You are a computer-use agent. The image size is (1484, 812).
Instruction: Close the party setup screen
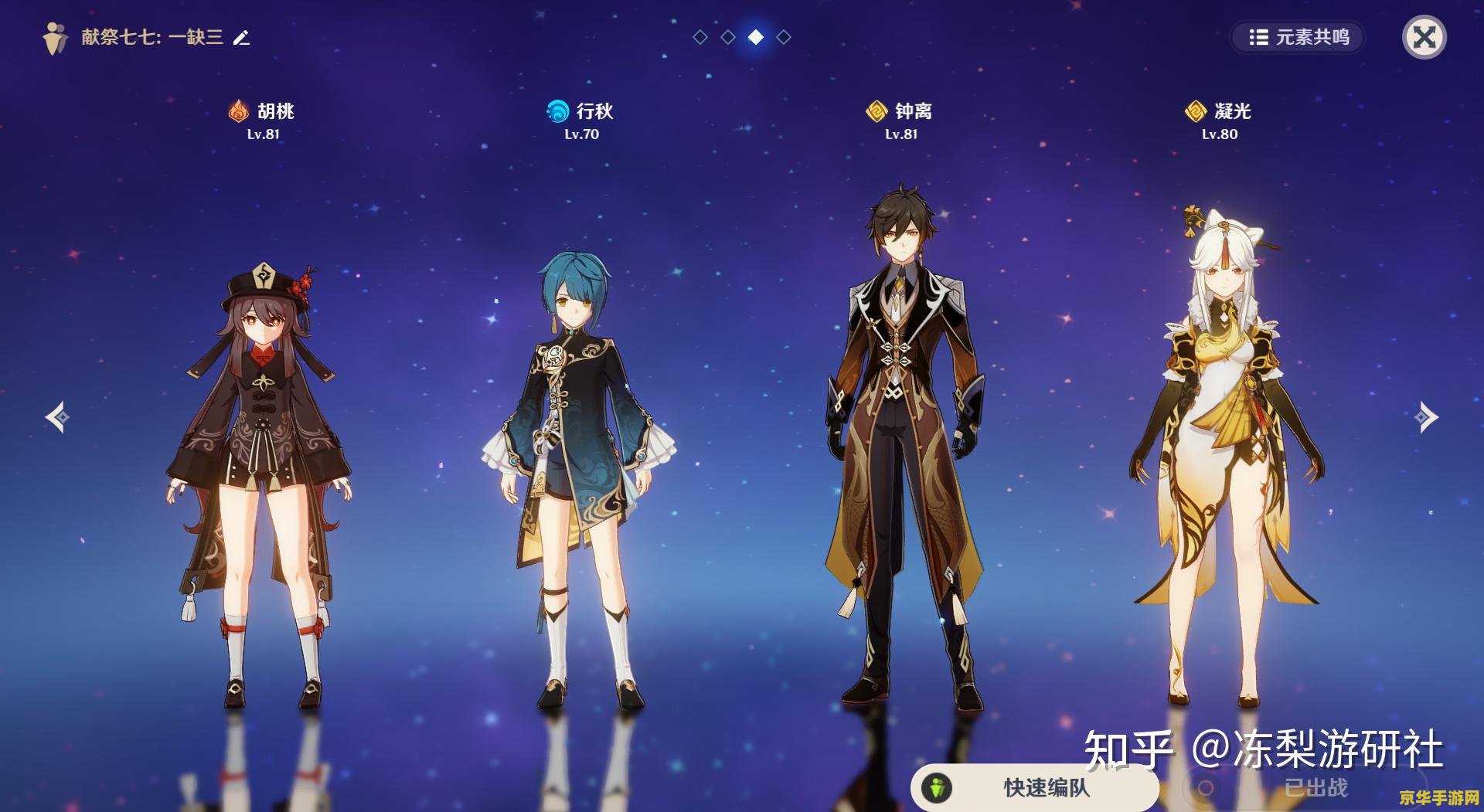coord(1424,37)
